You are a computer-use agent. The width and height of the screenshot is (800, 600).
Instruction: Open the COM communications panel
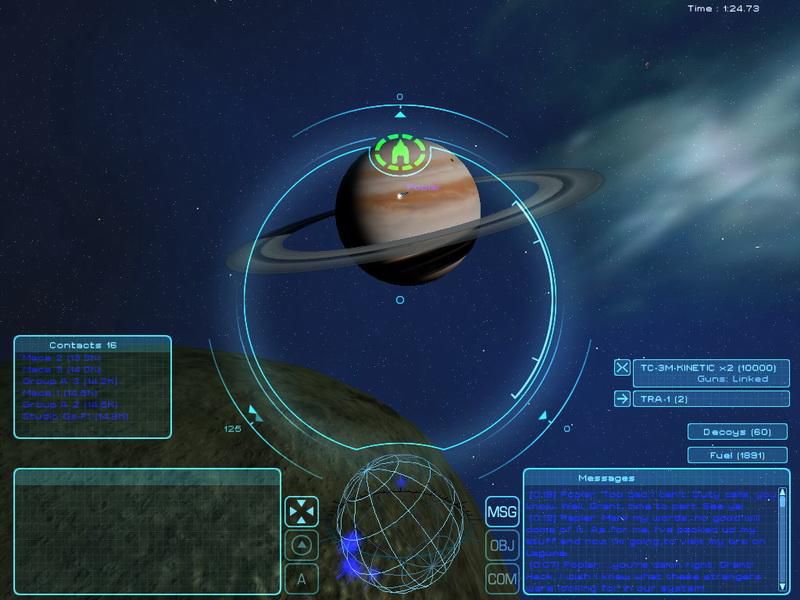pyautogui.click(x=501, y=579)
